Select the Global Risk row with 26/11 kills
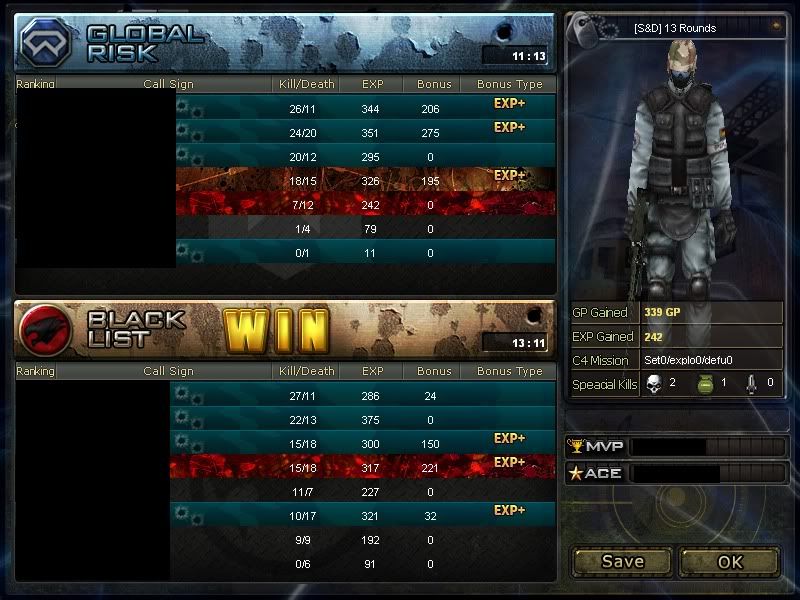This screenshot has width=800, height=600. tap(364, 109)
